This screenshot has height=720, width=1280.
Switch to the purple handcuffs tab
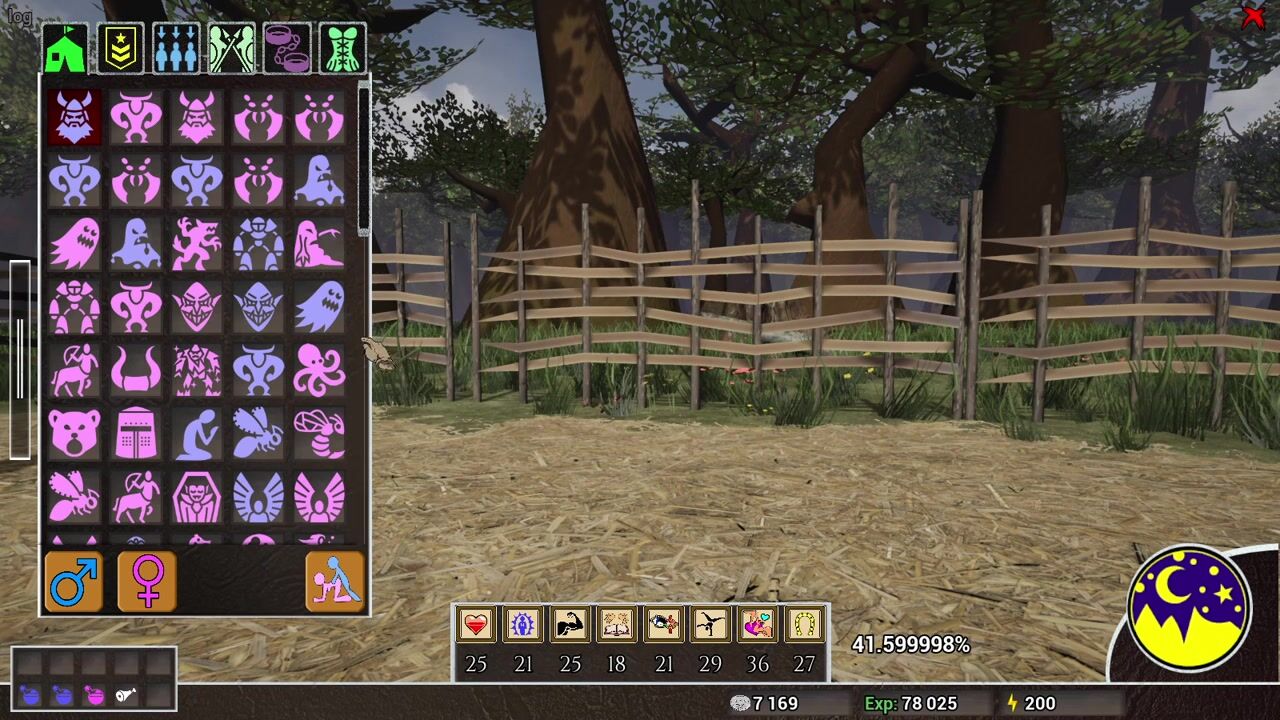point(287,49)
